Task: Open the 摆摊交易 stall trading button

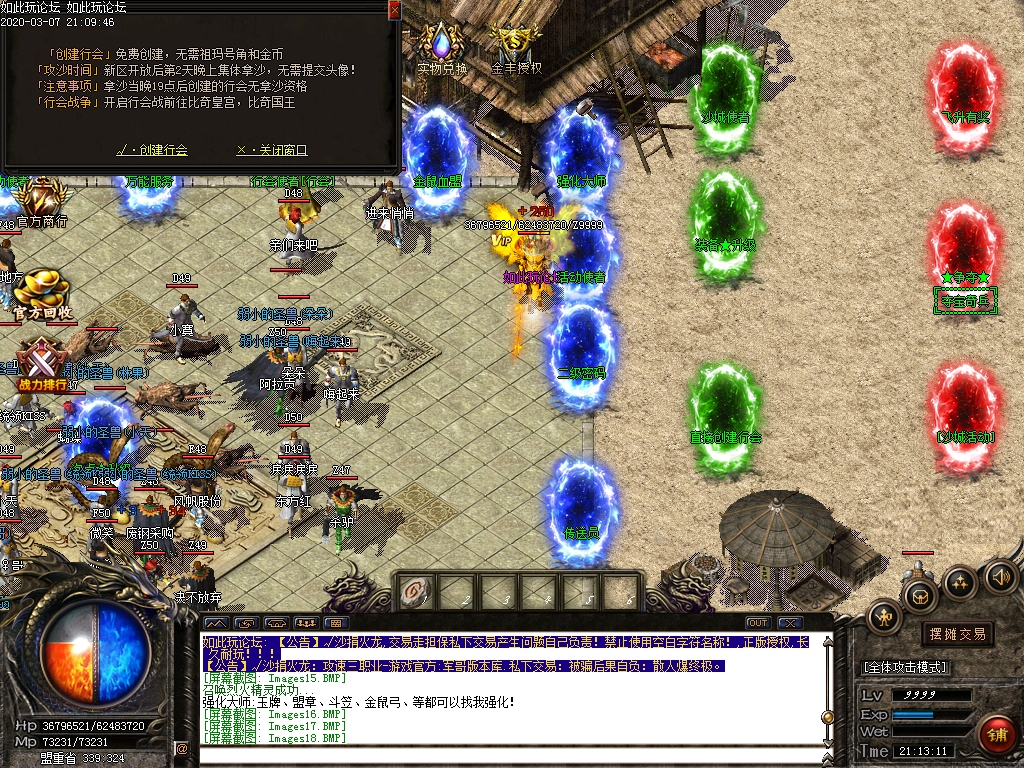Action: (x=957, y=634)
